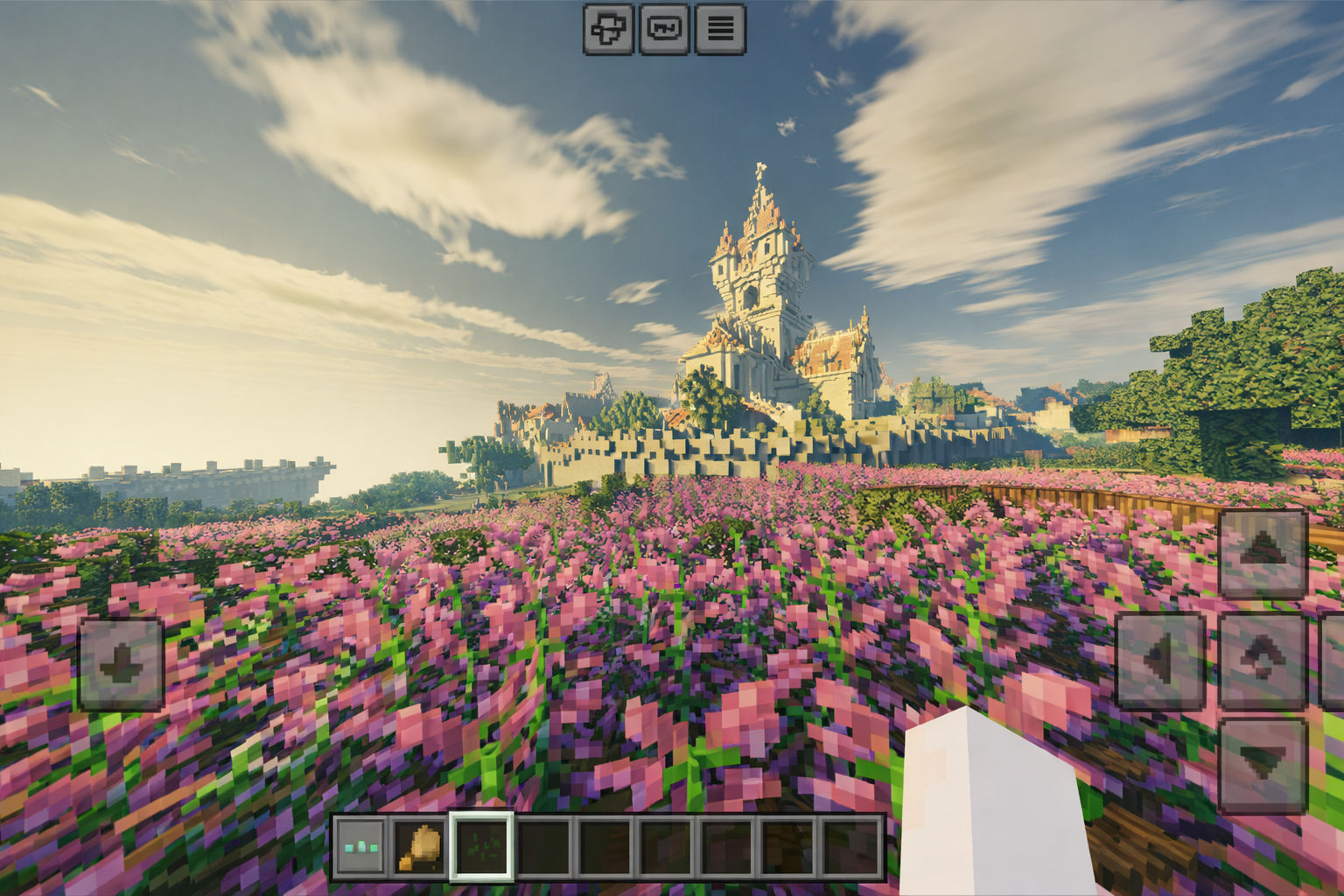Select the highlighted green seeds hotbar slot
The image size is (1344, 896).
[480, 847]
